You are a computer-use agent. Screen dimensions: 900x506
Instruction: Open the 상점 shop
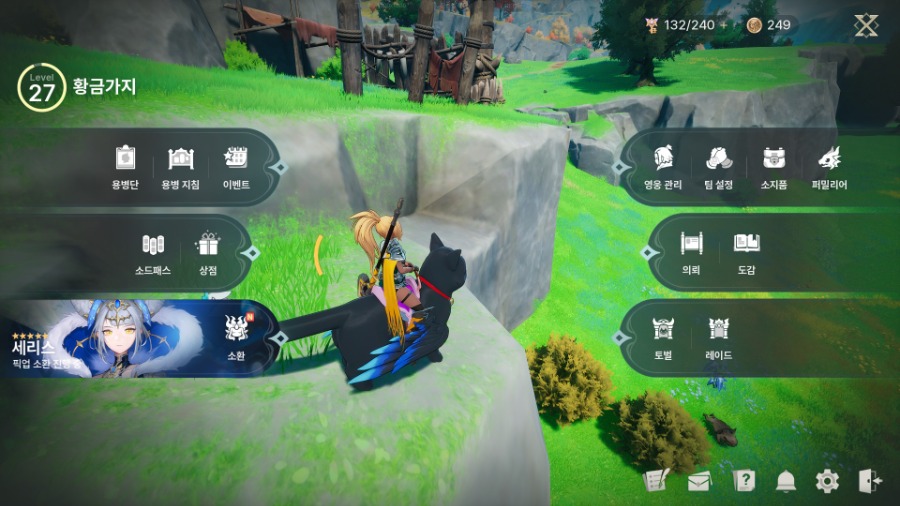(208, 251)
